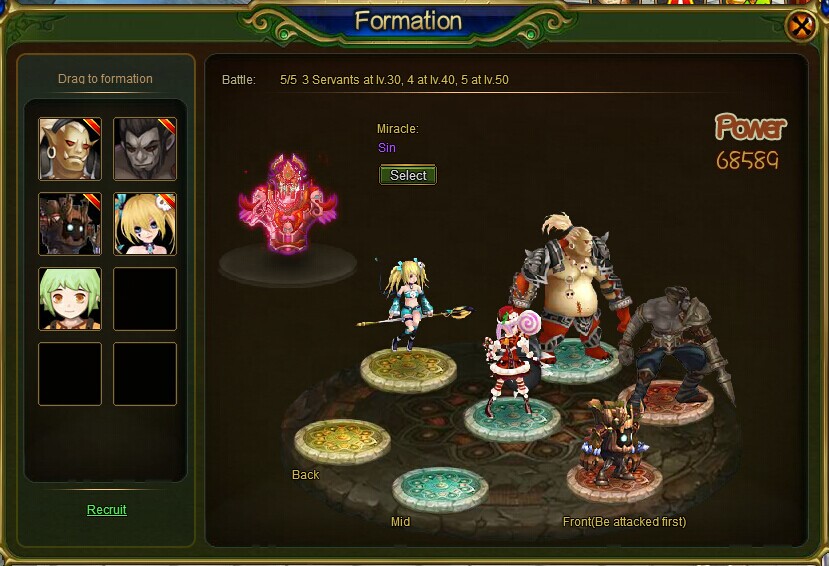This screenshot has height=566, width=829.
Task: Click the empty teal Mid formation tile
Action: tap(440, 488)
